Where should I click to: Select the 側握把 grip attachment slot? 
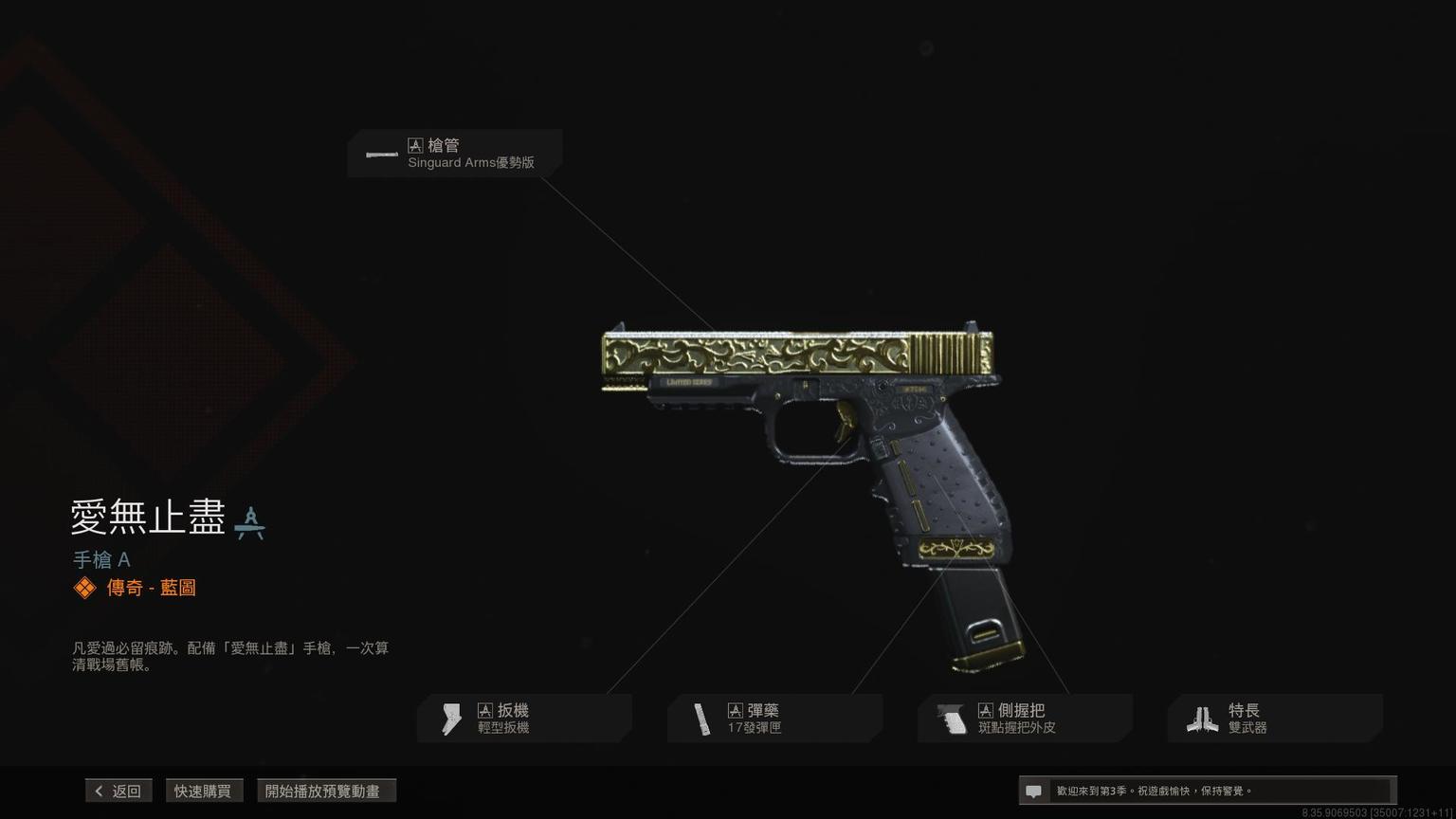[x=1025, y=719]
